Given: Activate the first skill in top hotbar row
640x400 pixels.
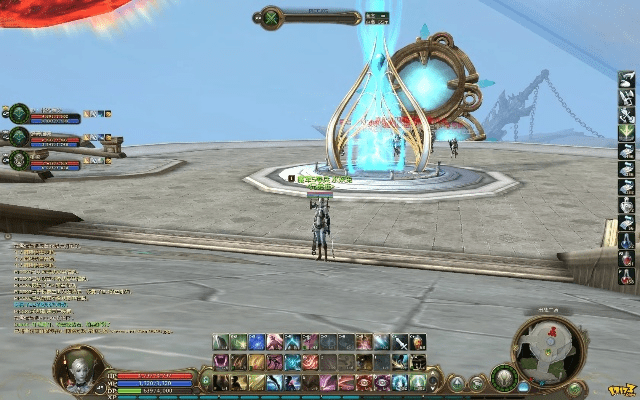Looking at the screenshot, I should (x=220, y=343).
